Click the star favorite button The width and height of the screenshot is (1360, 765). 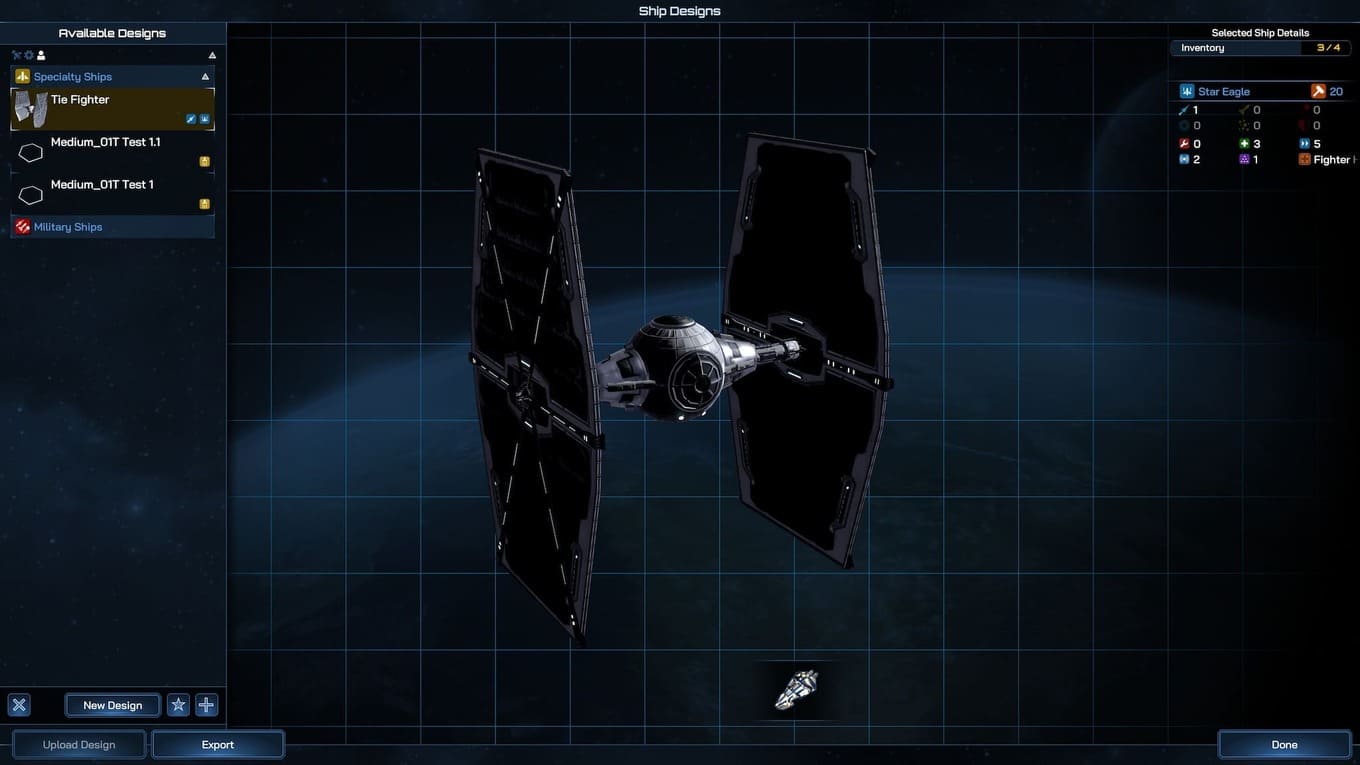178,705
